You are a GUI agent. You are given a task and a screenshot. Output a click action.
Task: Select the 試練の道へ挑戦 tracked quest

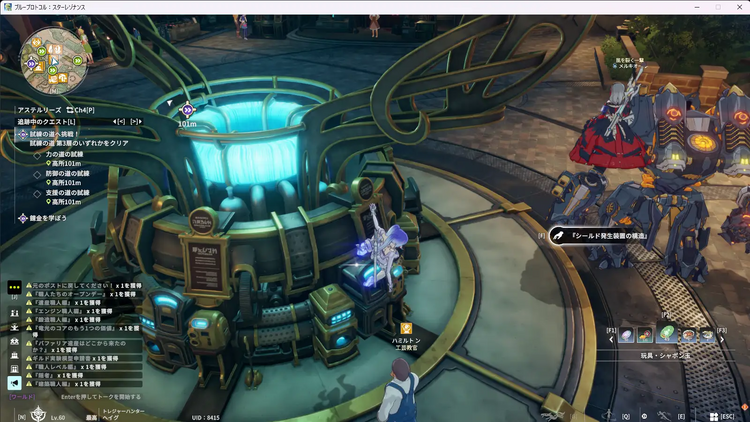[x=55, y=133]
